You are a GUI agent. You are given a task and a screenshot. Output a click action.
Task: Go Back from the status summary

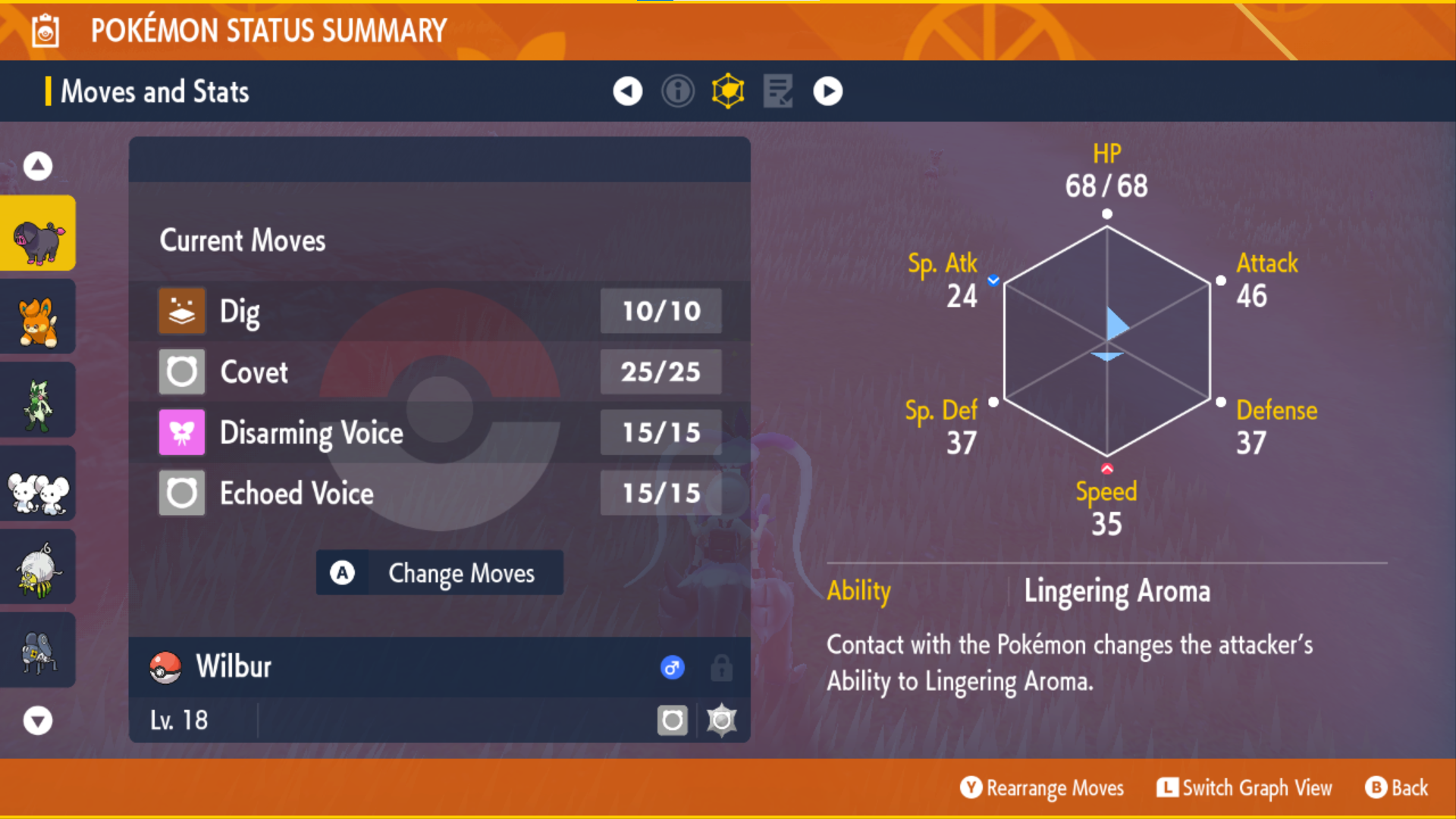[x=1397, y=788]
